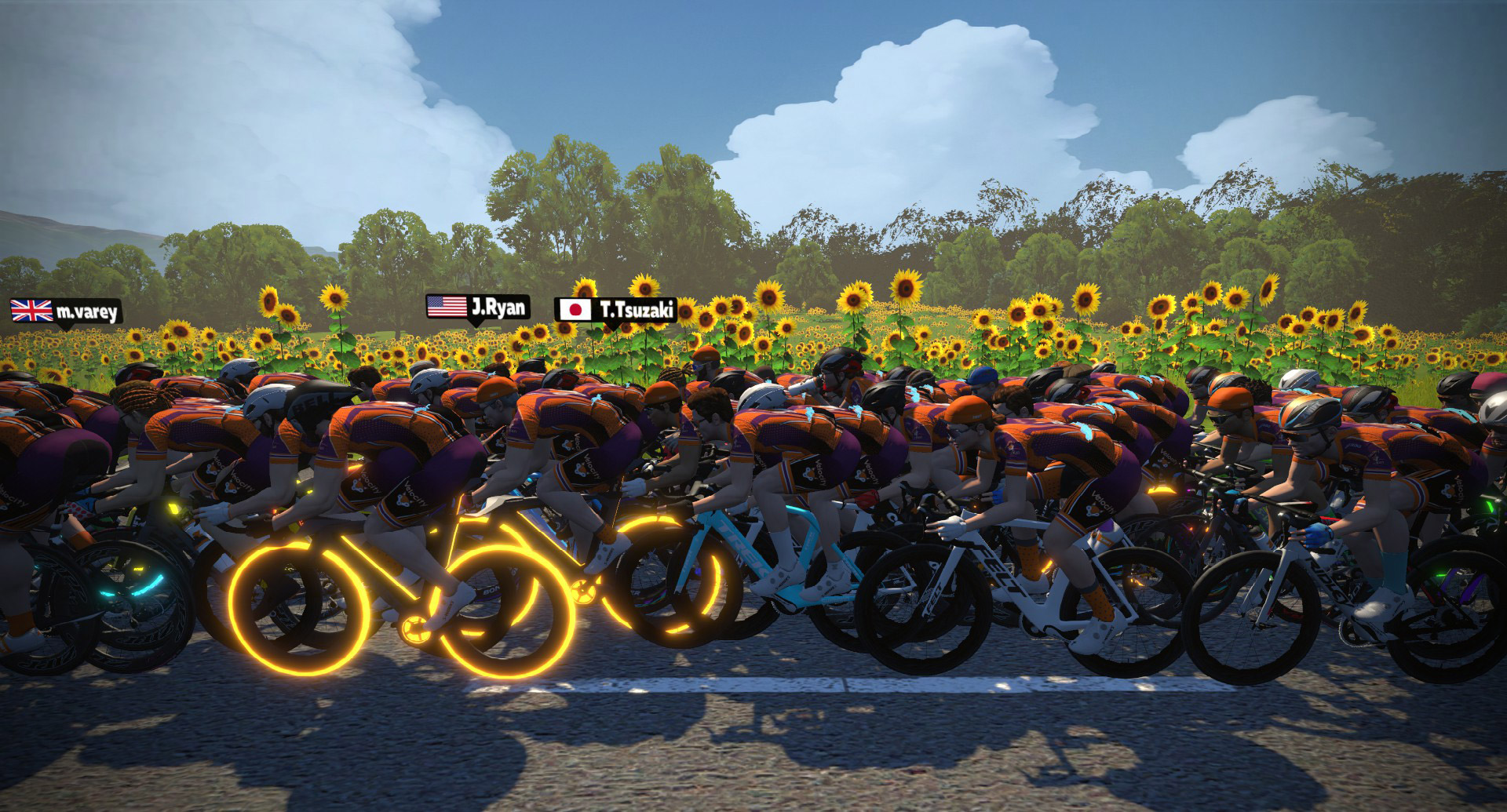Click J.Ryan's name tag with US flag

[477, 307]
